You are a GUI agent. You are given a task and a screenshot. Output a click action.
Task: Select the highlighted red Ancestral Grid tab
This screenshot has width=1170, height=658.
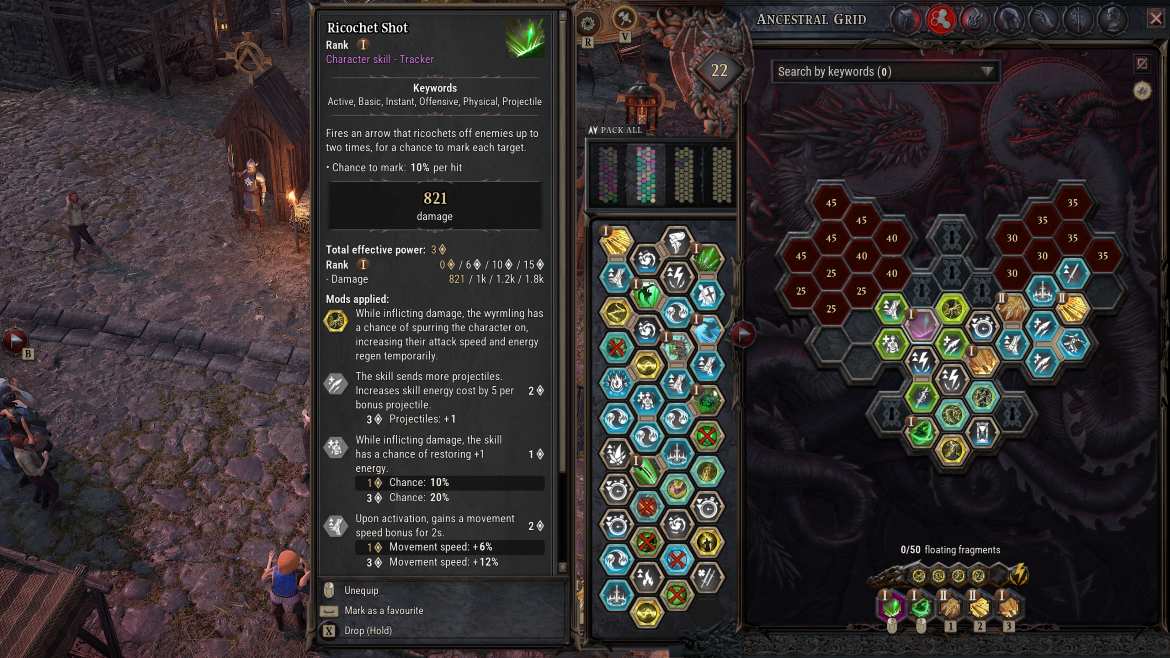(x=939, y=19)
